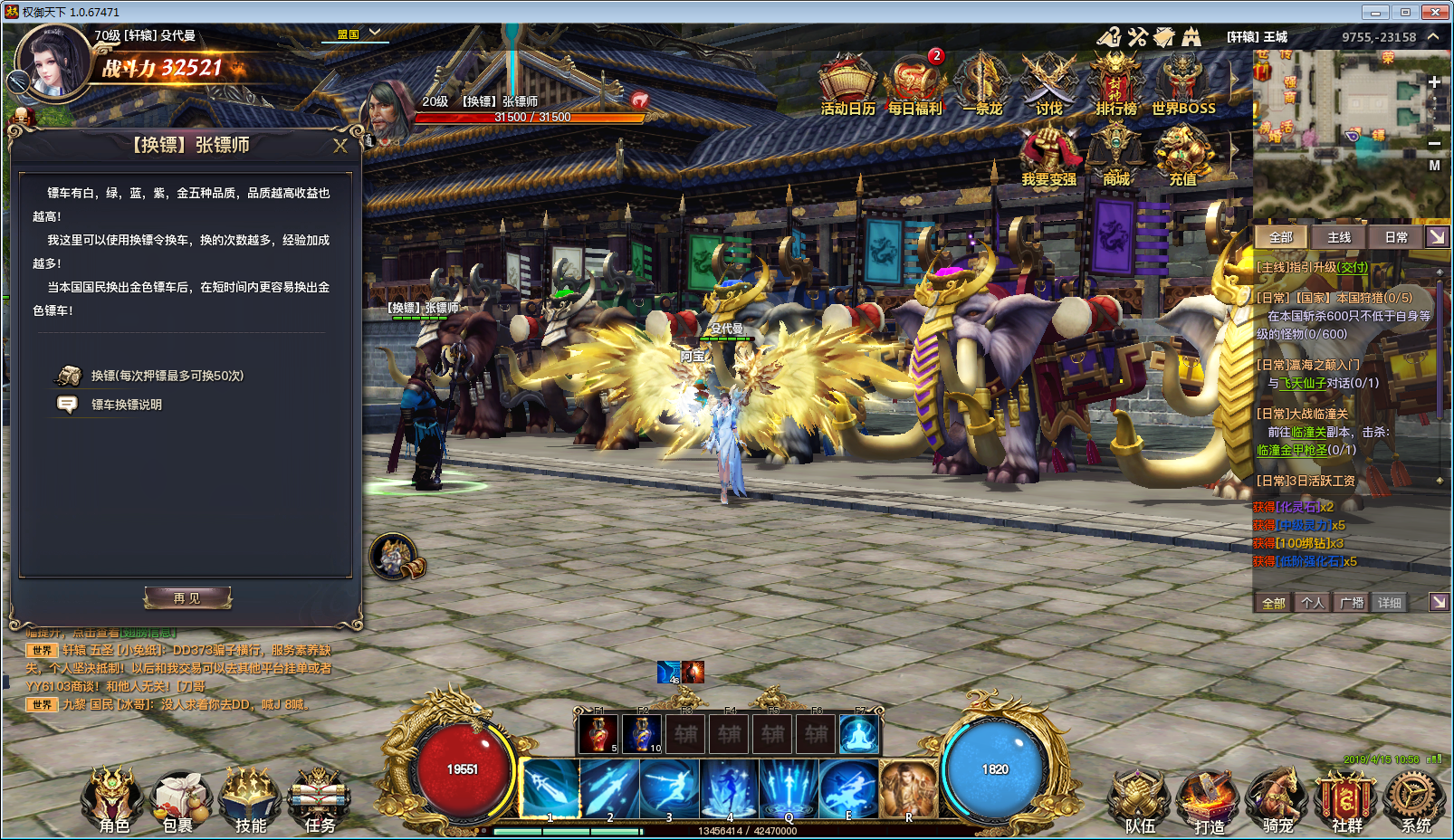Open the 活动日历 activity calendar

[x=847, y=85]
